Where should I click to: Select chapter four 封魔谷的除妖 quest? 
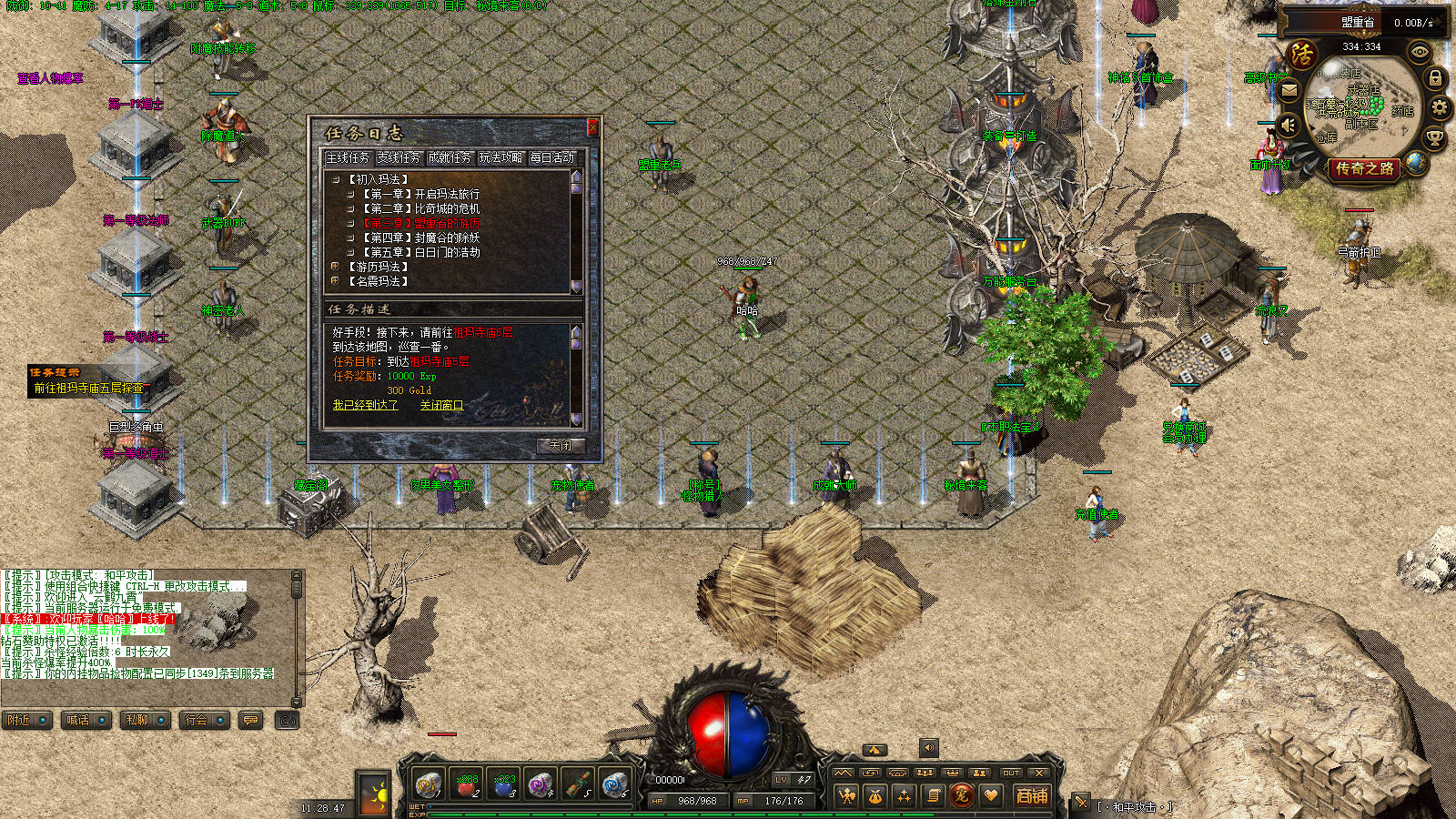pos(422,238)
